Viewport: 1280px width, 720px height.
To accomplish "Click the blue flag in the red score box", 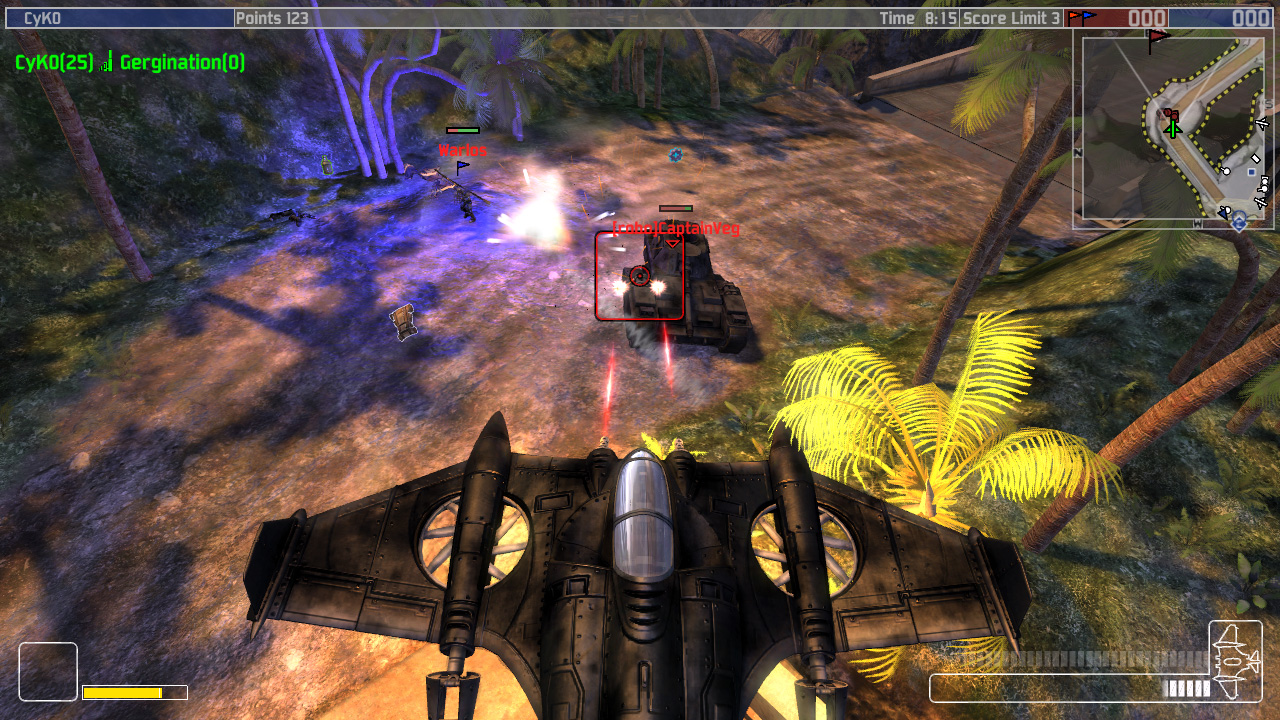I will click(x=1087, y=16).
